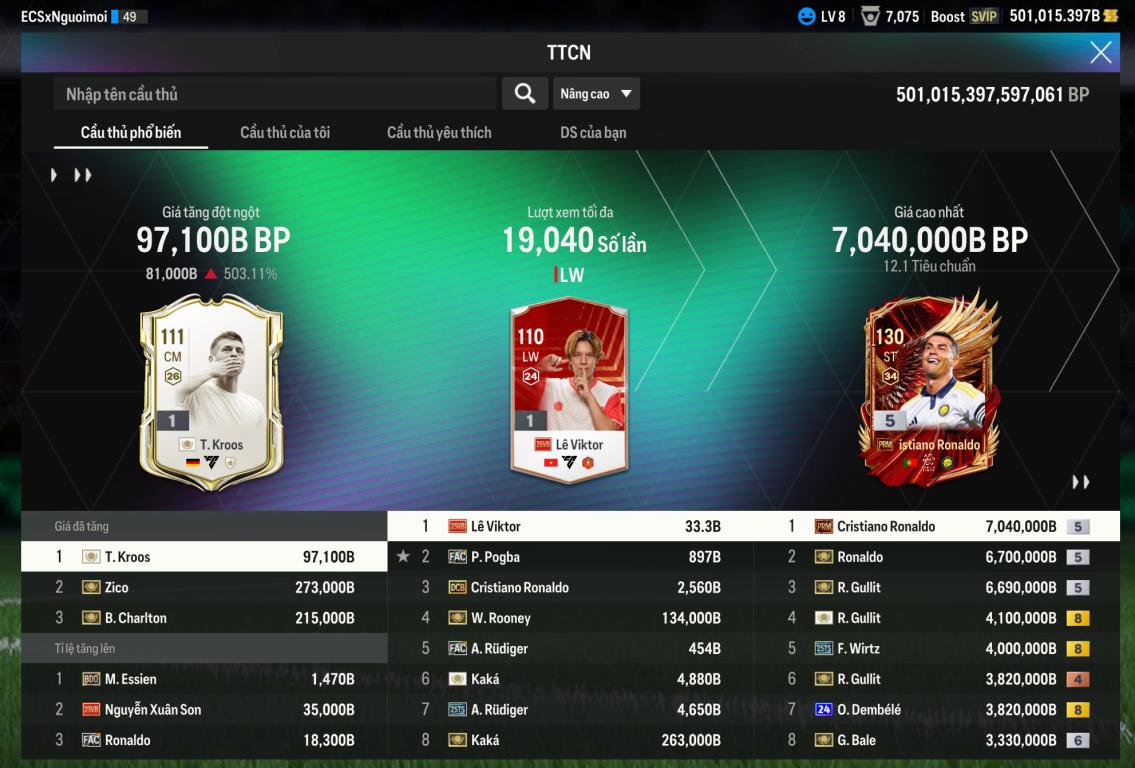Open the DS của bạn tab
The height and width of the screenshot is (768, 1135).
click(593, 132)
